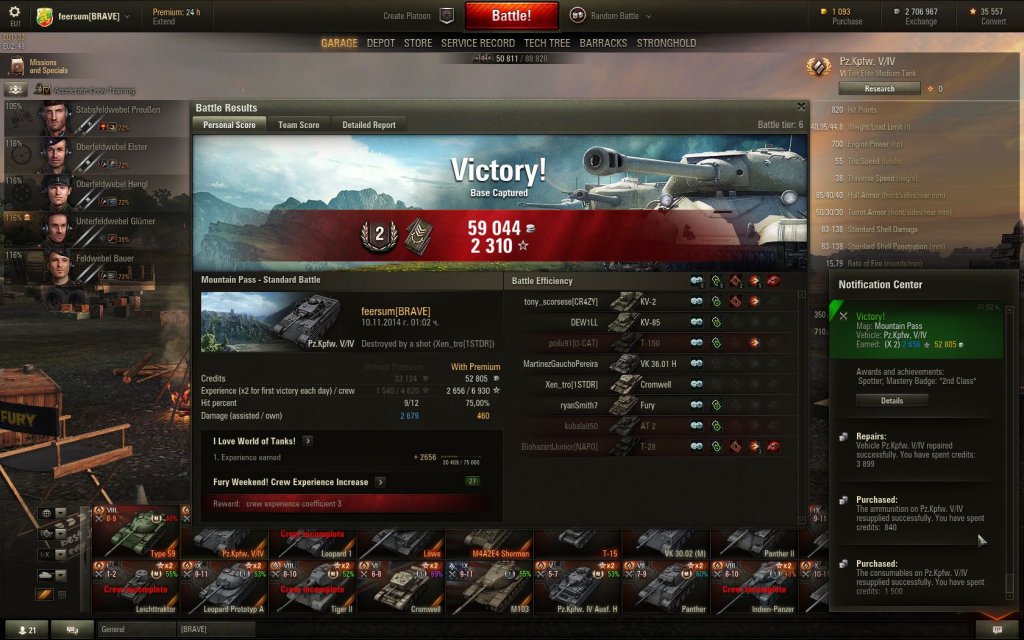
Task: Click the Create Platoon button
Action: [418, 16]
